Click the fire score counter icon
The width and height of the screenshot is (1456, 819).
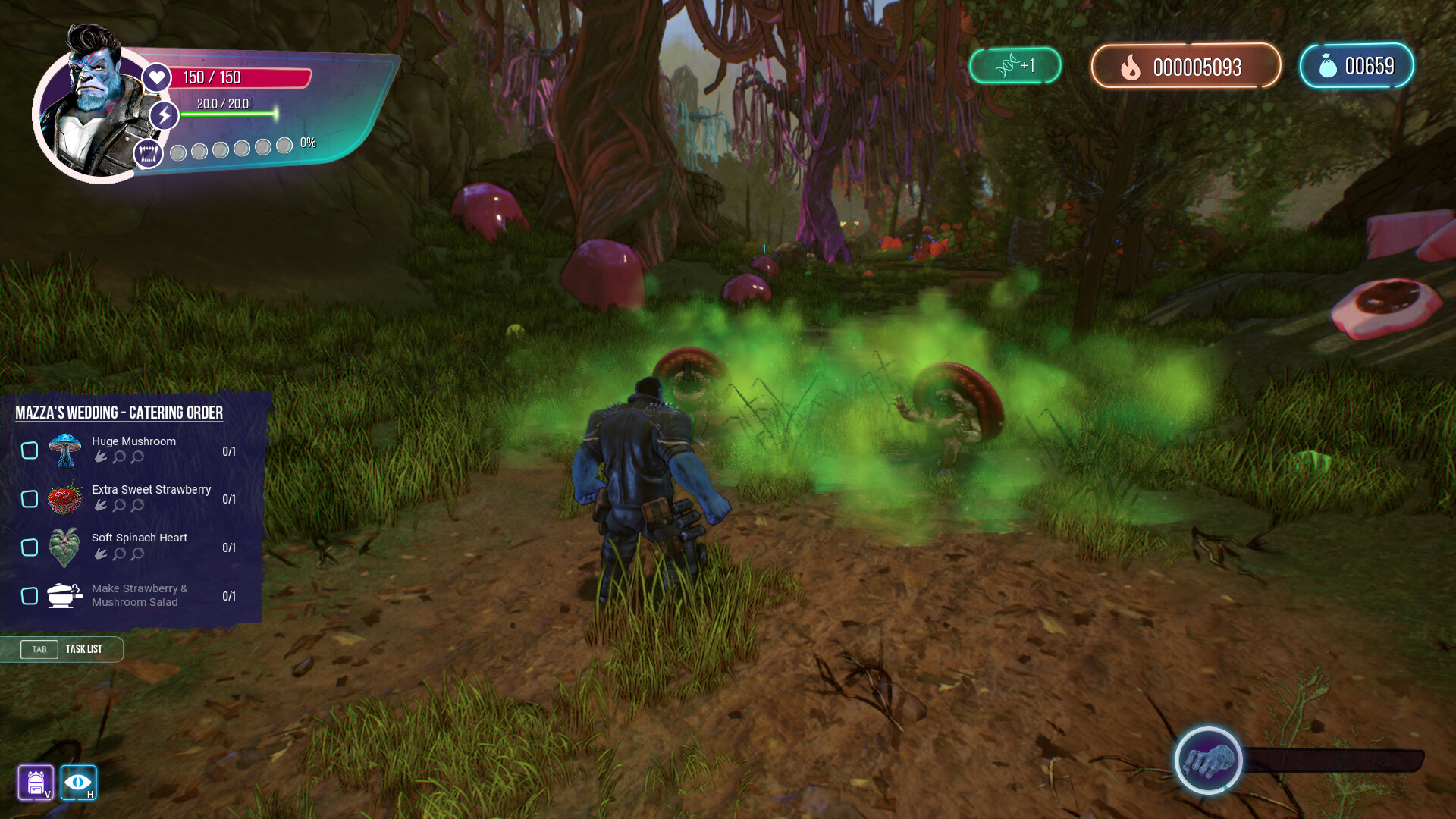click(1131, 67)
